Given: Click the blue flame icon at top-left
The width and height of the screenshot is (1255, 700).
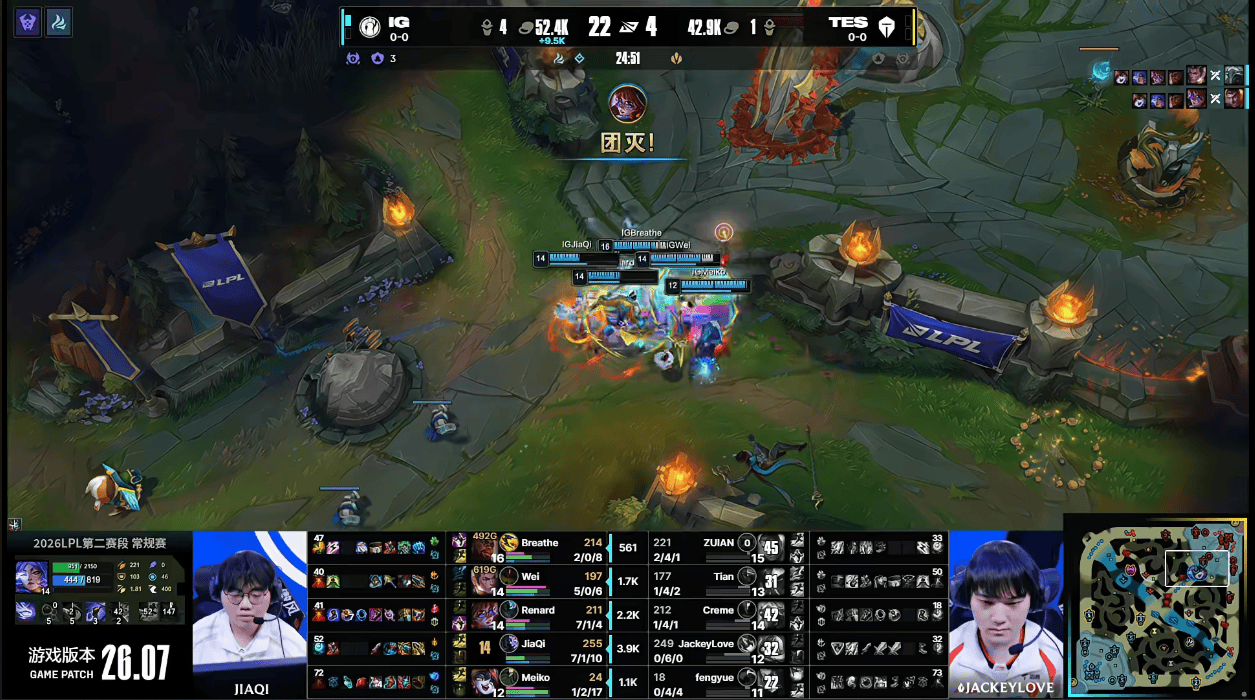Looking at the screenshot, I should [60, 22].
